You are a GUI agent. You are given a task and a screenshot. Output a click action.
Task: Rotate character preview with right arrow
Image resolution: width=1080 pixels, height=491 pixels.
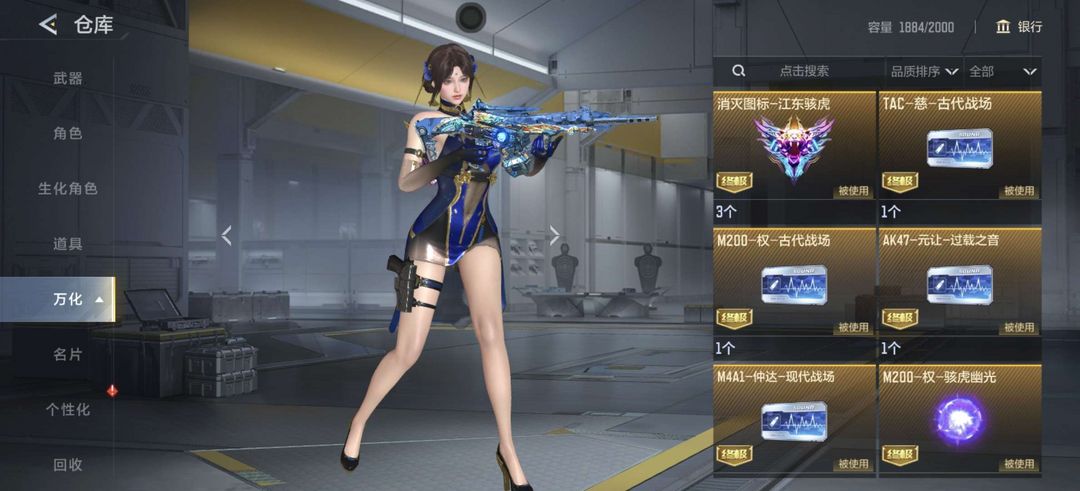tap(554, 235)
